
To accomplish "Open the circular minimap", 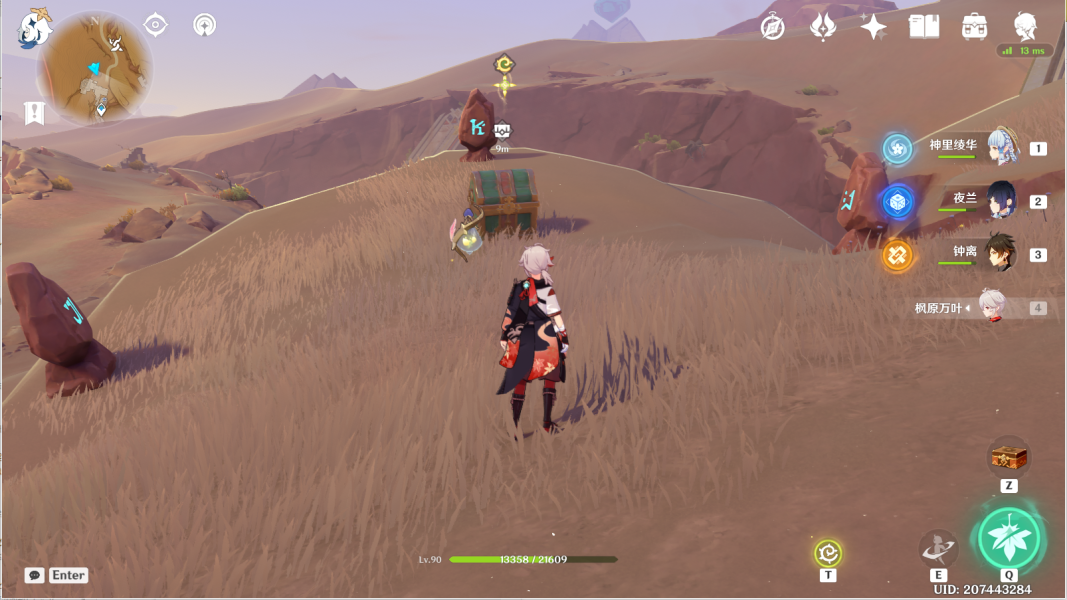I will (x=95, y=70).
